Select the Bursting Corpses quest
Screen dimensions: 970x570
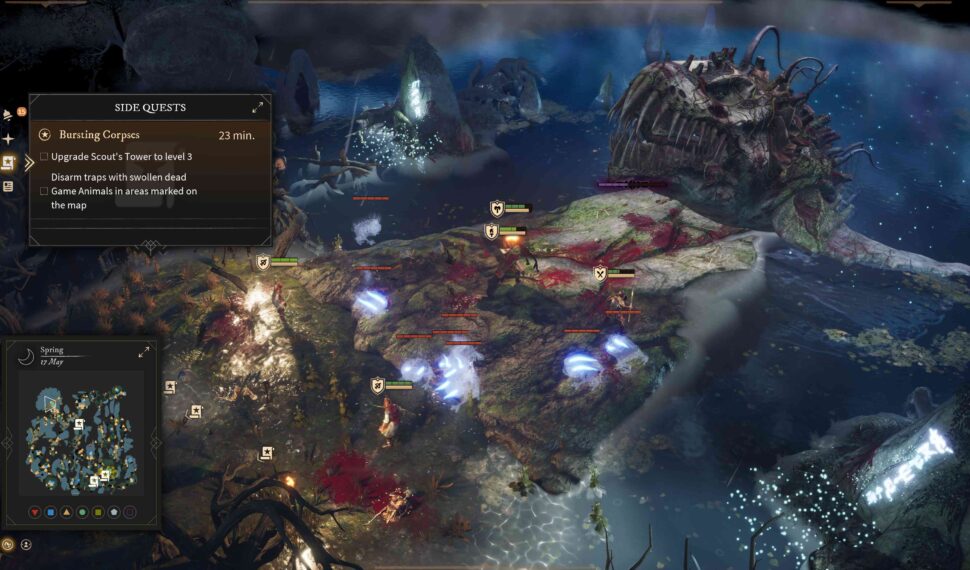coord(99,134)
